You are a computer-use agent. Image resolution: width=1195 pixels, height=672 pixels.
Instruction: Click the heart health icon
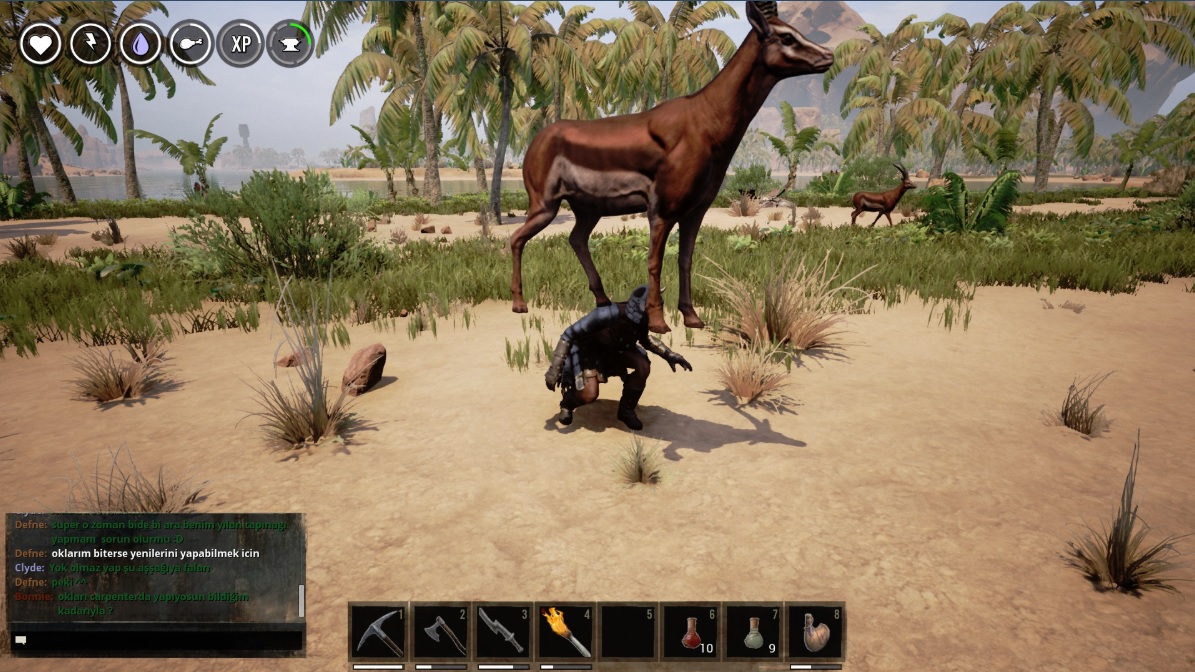coord(41,44)
